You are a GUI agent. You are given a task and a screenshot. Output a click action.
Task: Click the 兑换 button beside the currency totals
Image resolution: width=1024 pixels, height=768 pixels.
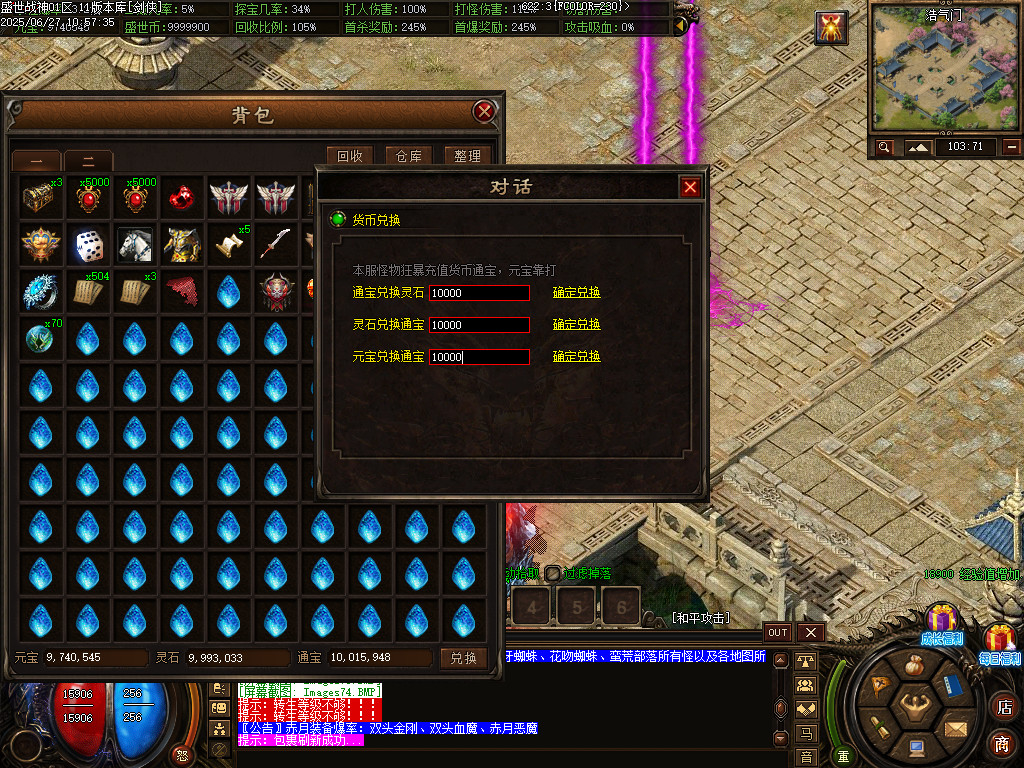coord(463,658)
